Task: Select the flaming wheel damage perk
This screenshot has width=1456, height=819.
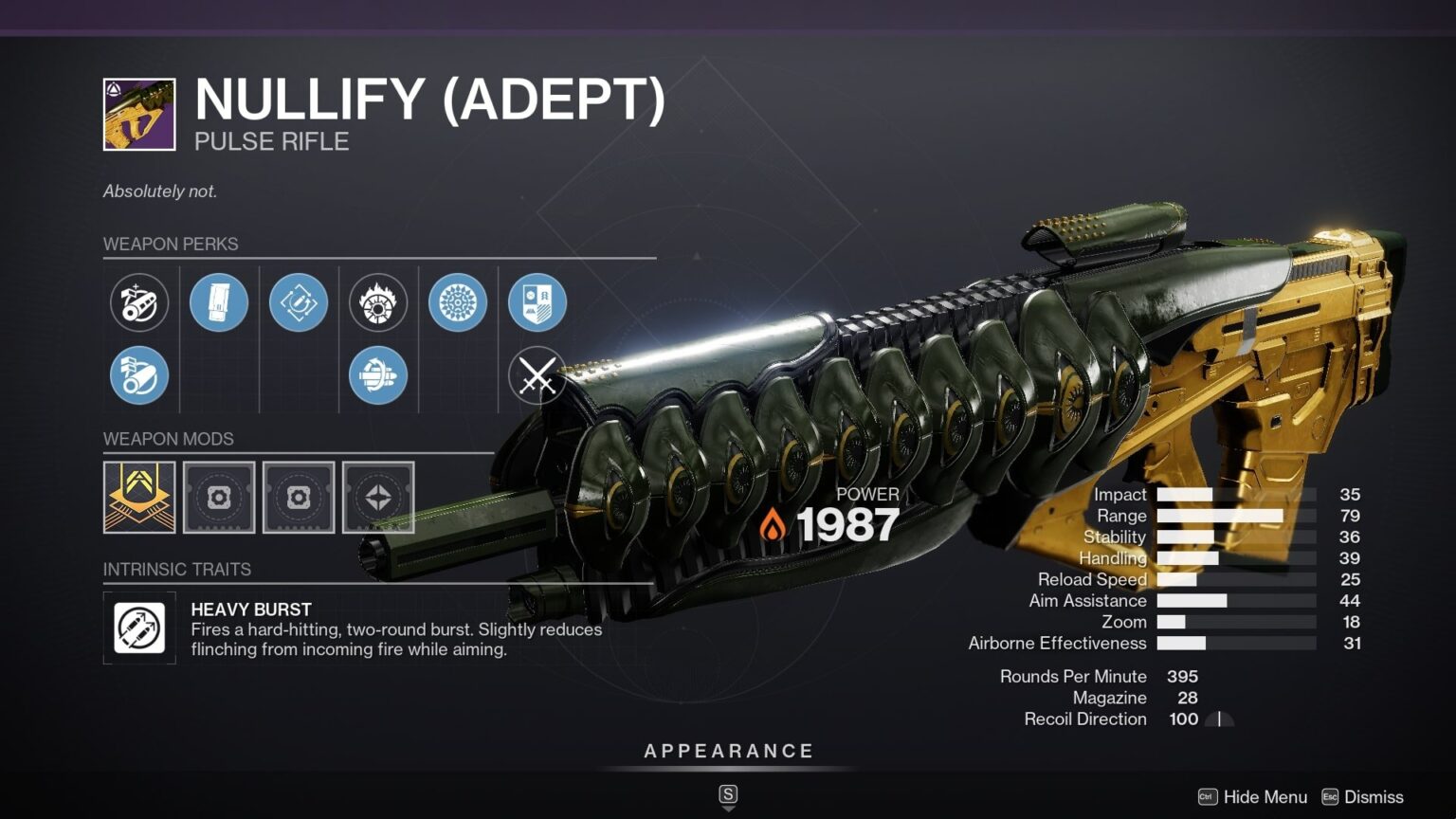Action: [x=379, y=302]
